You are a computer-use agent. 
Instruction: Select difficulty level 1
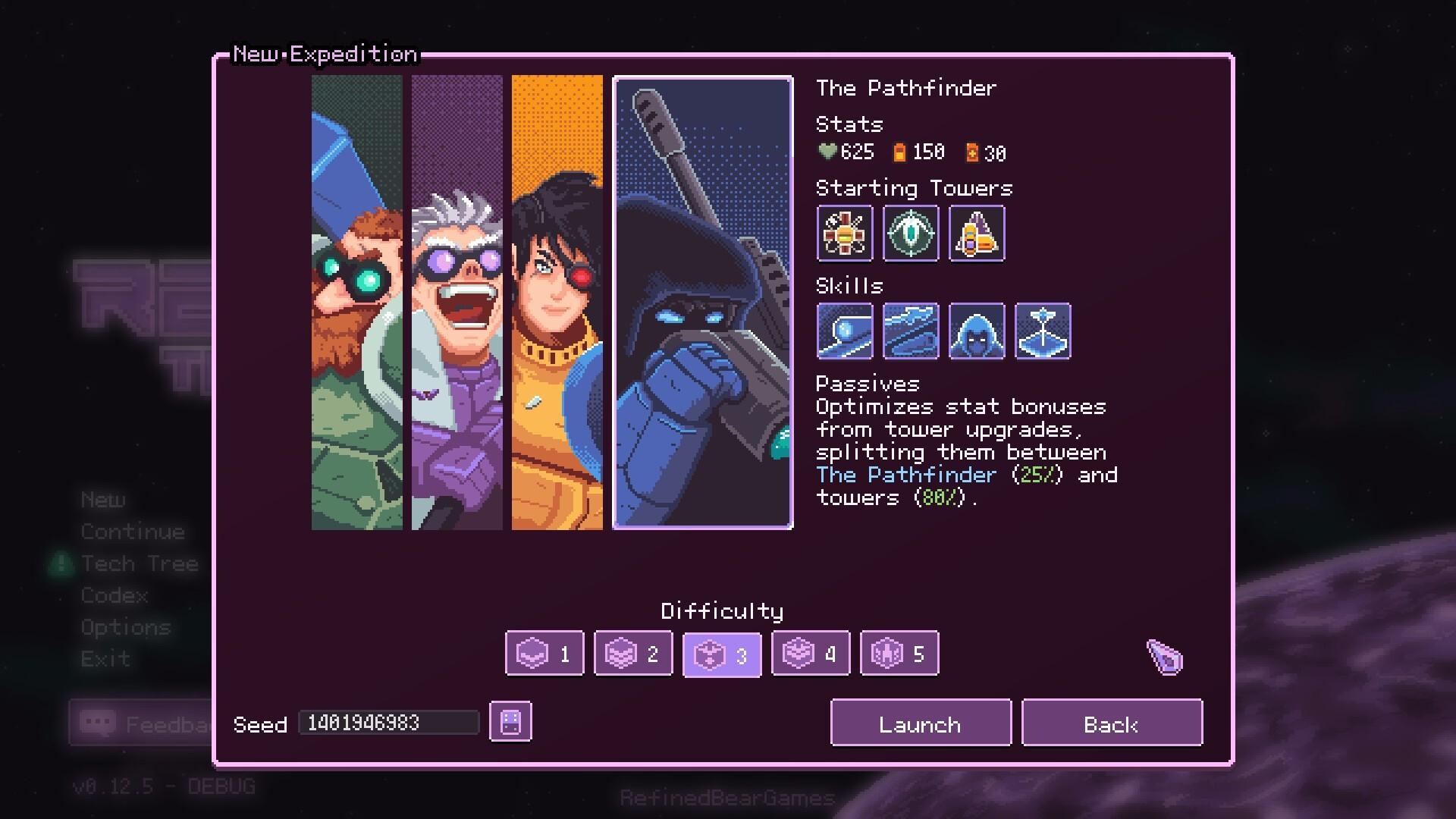543,653
